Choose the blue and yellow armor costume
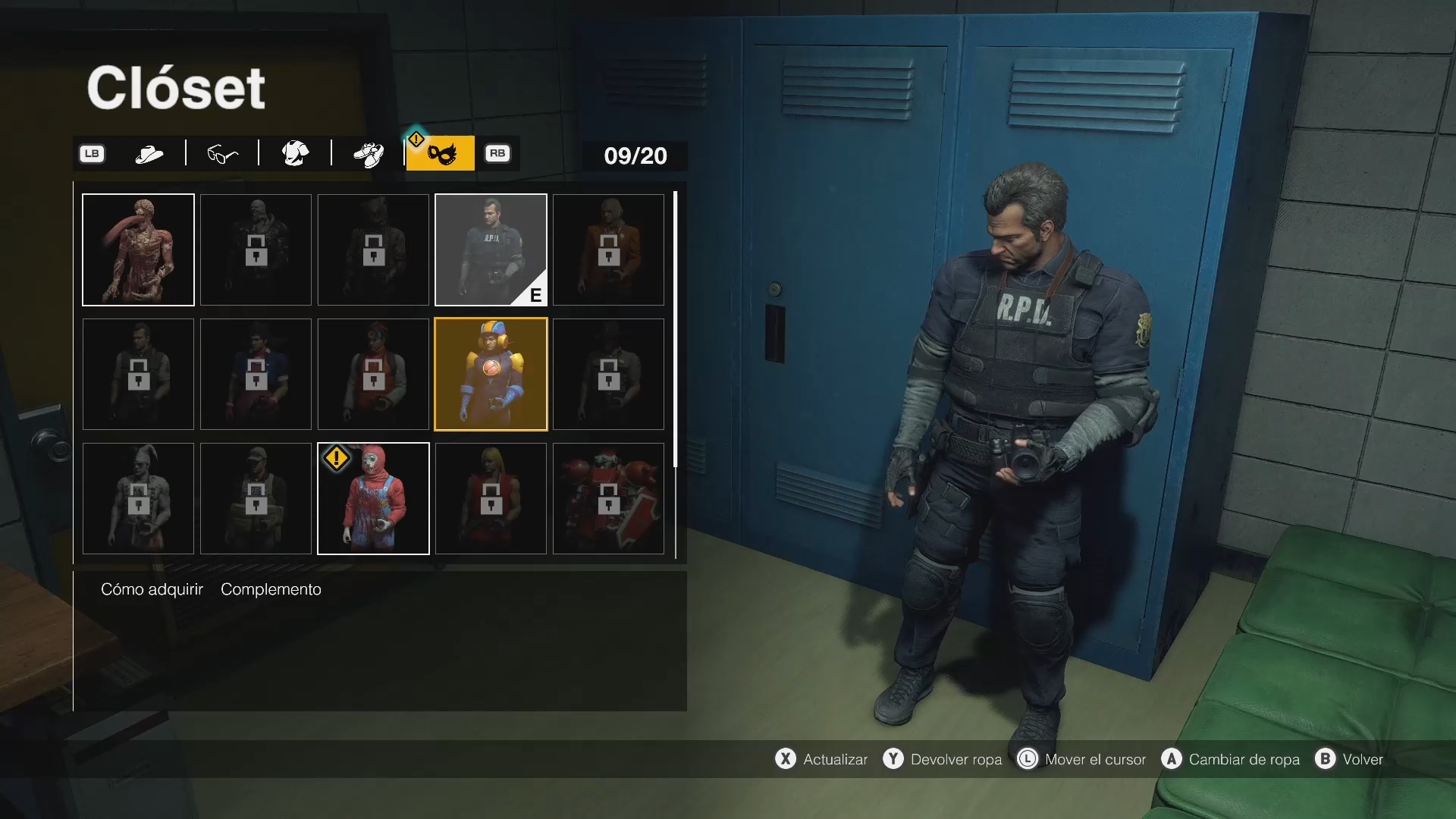 [491, 374]
